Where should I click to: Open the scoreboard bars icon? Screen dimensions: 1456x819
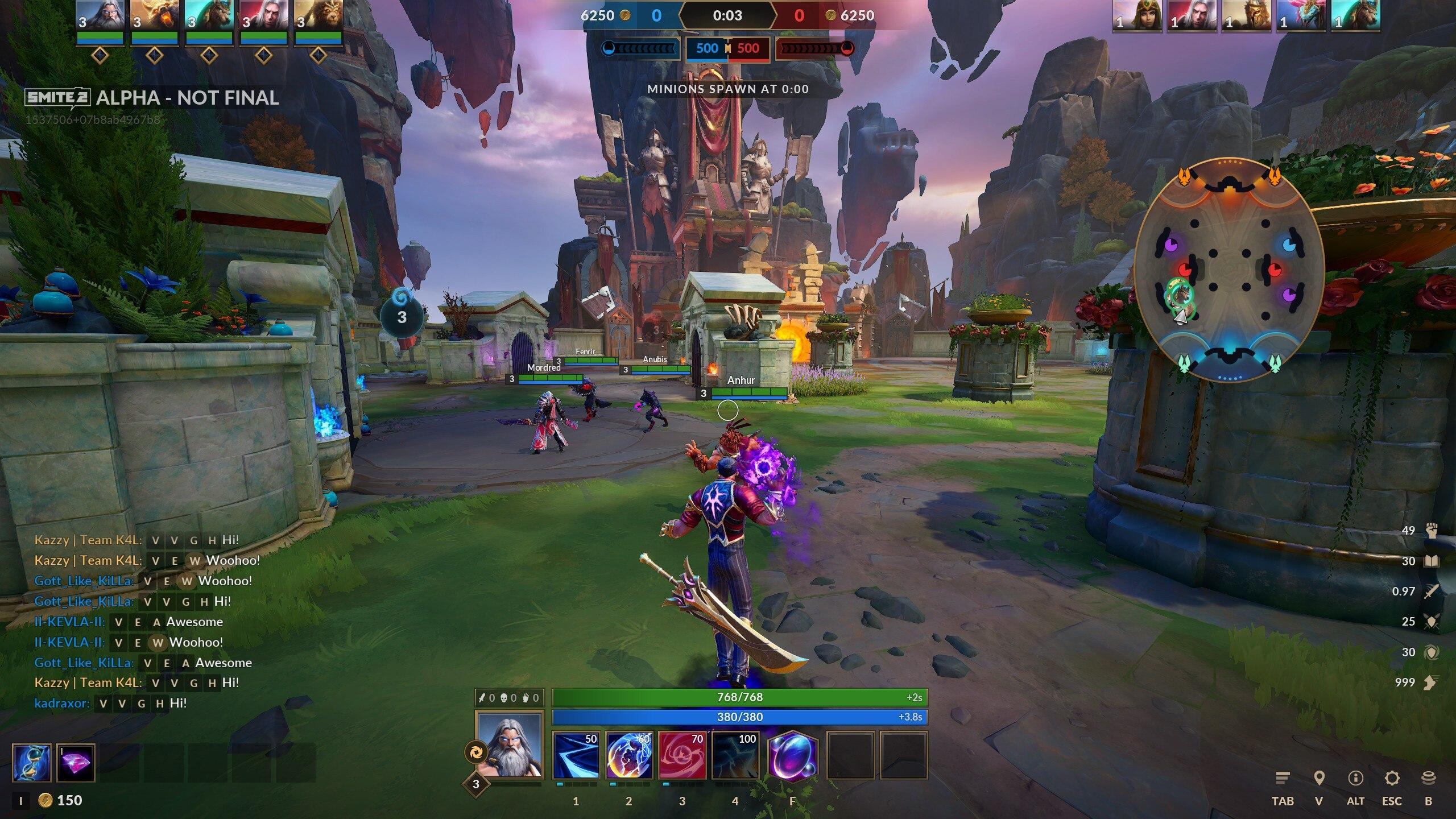coord(1283,778)
